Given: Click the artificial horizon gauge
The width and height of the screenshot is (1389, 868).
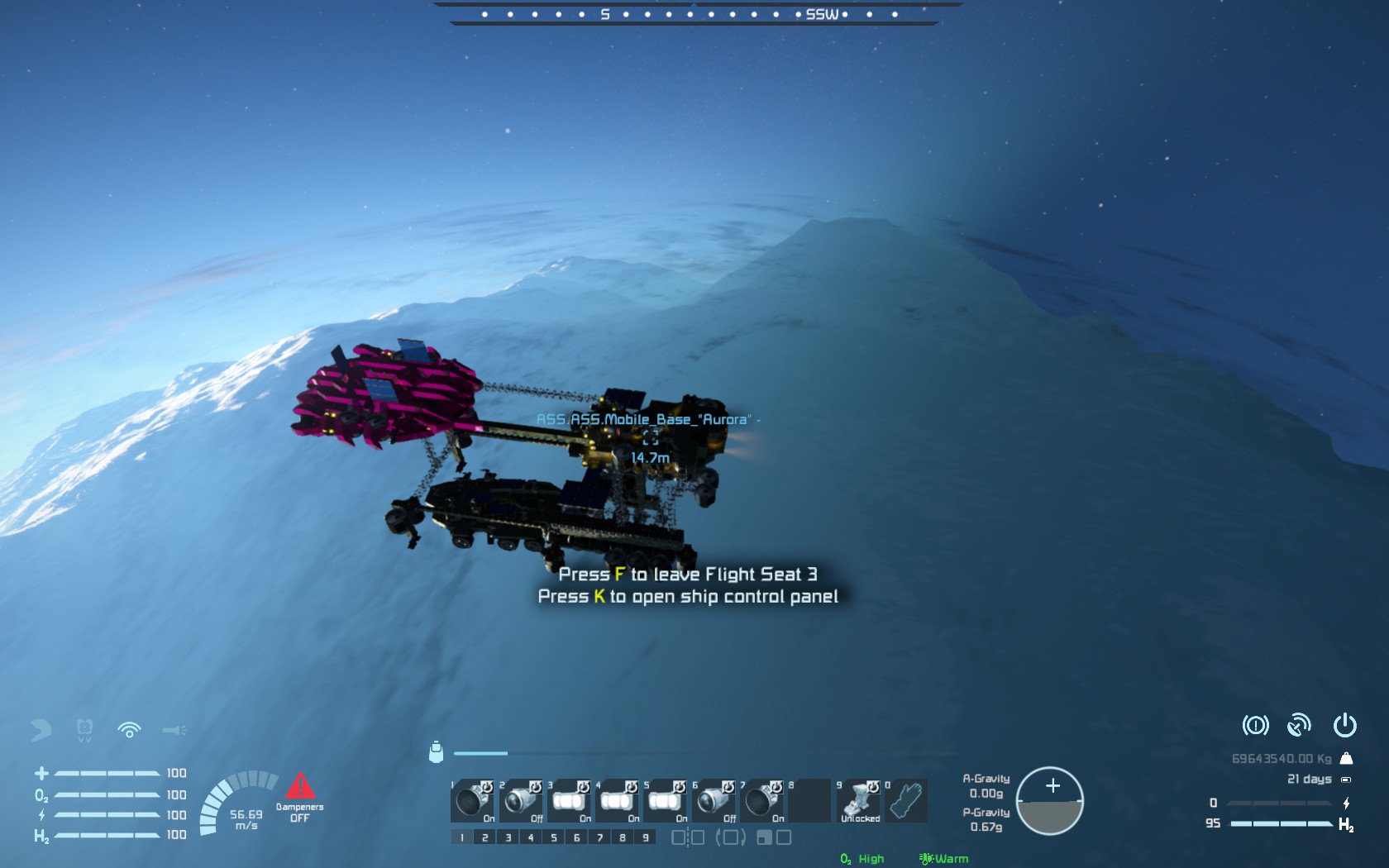Looking at the screenshot, I should [x=1049, y=801].
